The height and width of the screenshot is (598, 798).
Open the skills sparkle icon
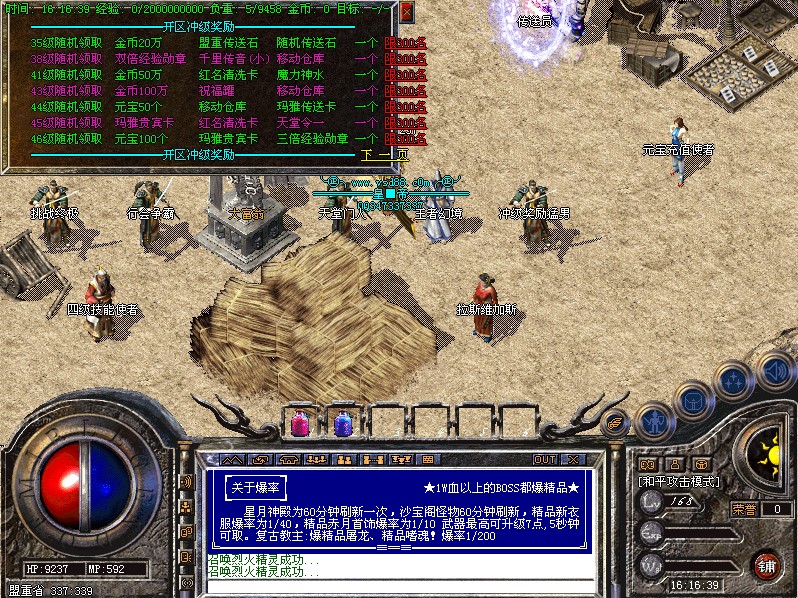(735, 380)
